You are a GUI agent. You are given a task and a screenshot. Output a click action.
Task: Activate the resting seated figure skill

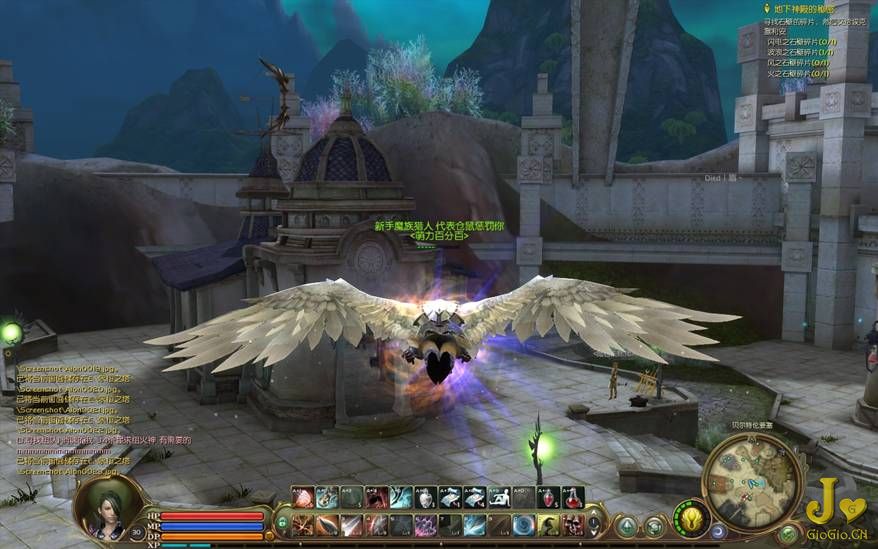(x=498, y=497)
